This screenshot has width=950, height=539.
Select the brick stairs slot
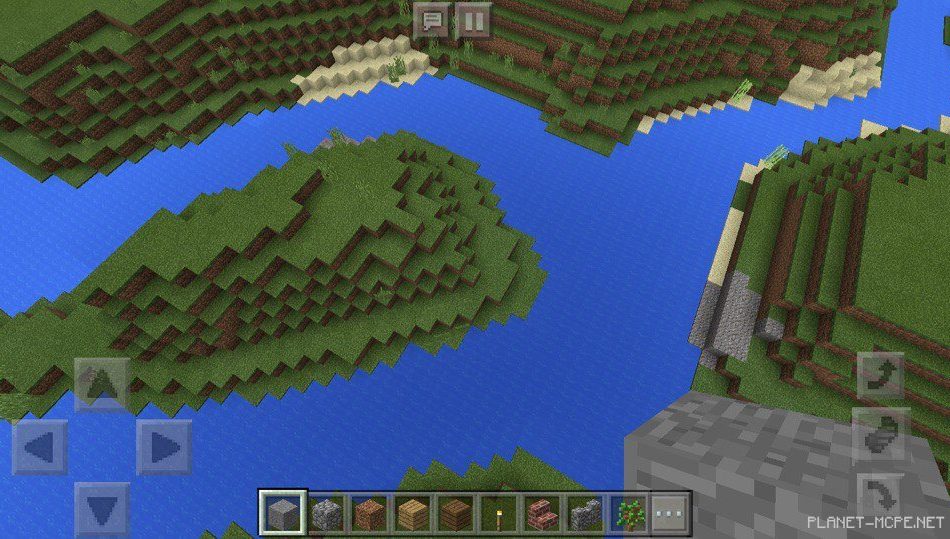point(542,514)
